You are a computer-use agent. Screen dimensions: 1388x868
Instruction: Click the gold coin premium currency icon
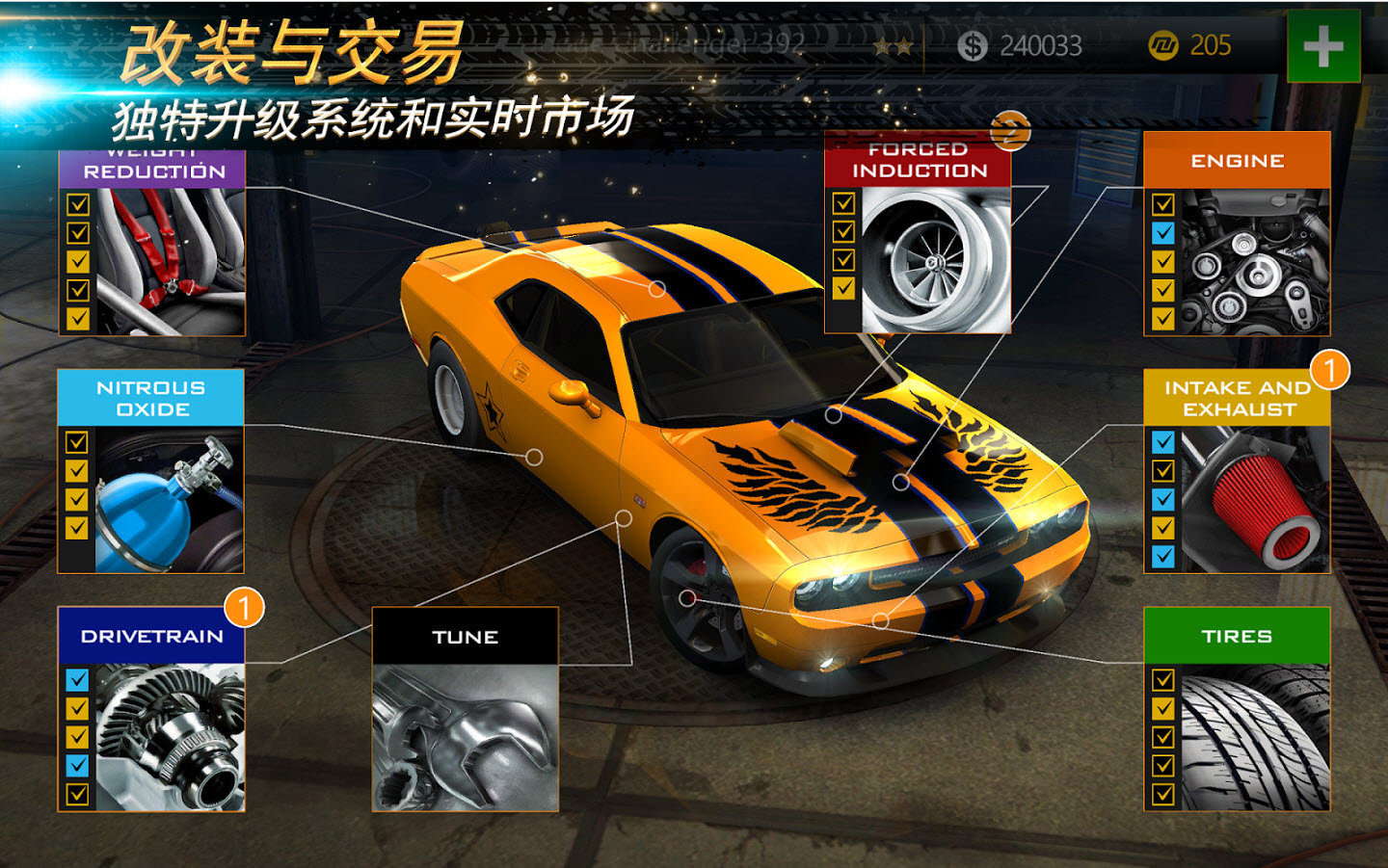pyautogui.click(x=1163, y=44)
